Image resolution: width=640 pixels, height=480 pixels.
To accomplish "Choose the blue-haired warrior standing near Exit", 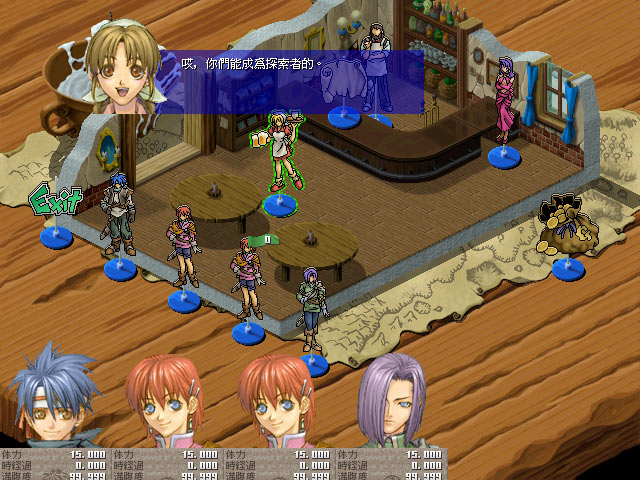I will tap(120, 217).
